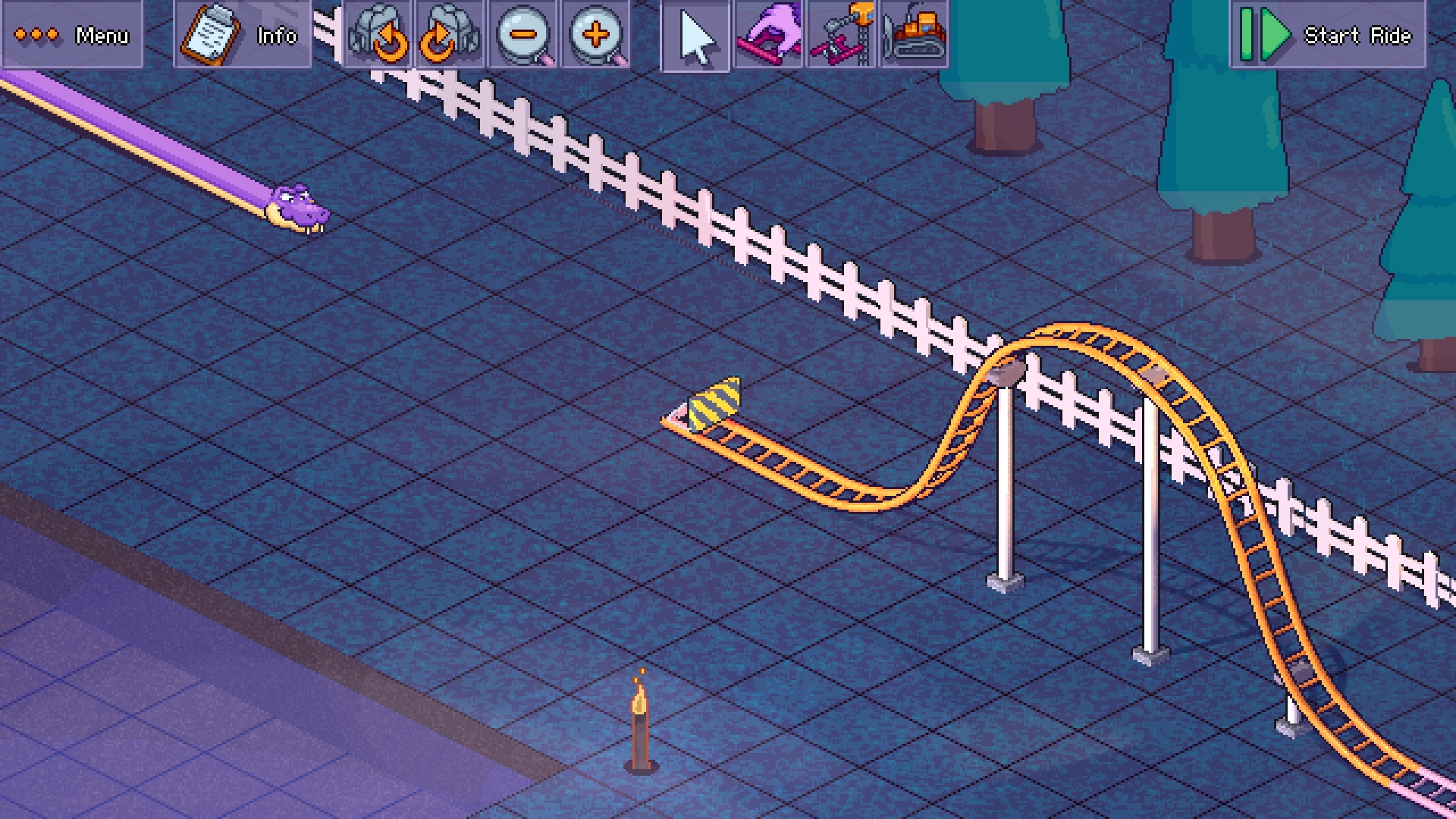Choose the purple hand track tool
Image resolution: width=1456 pixels, height=819 pixels.
point(768,35)
